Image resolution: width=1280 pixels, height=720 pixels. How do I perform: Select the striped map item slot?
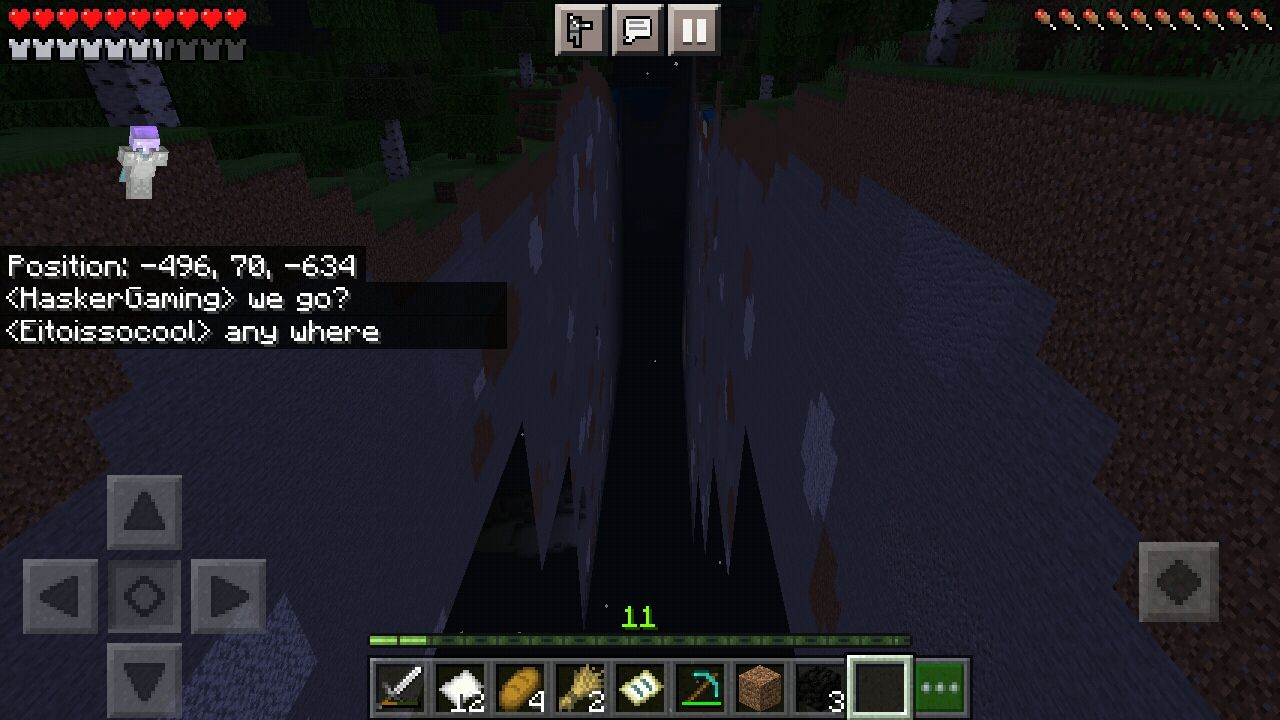[640, 684]
